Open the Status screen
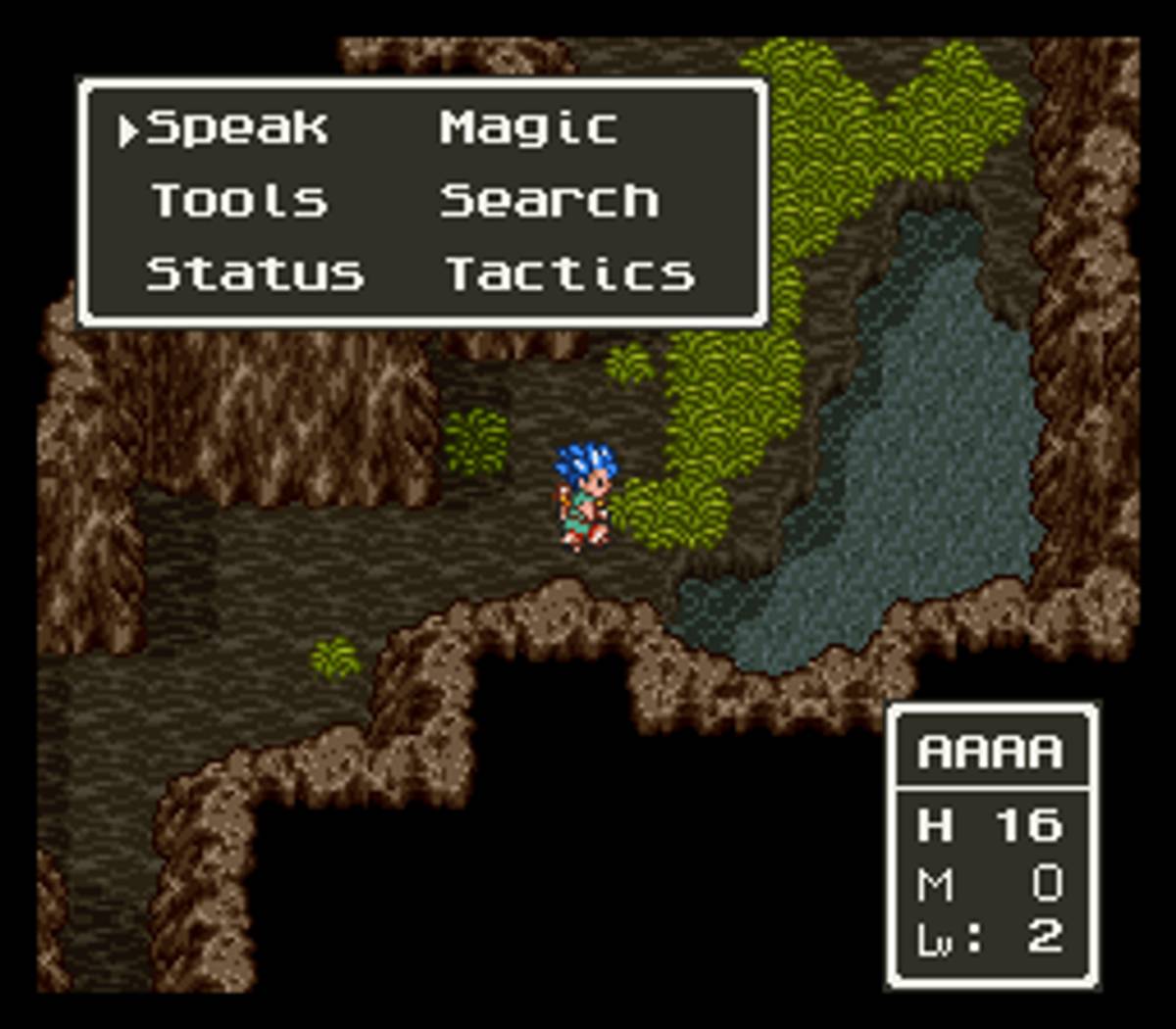 pos(255,273)
